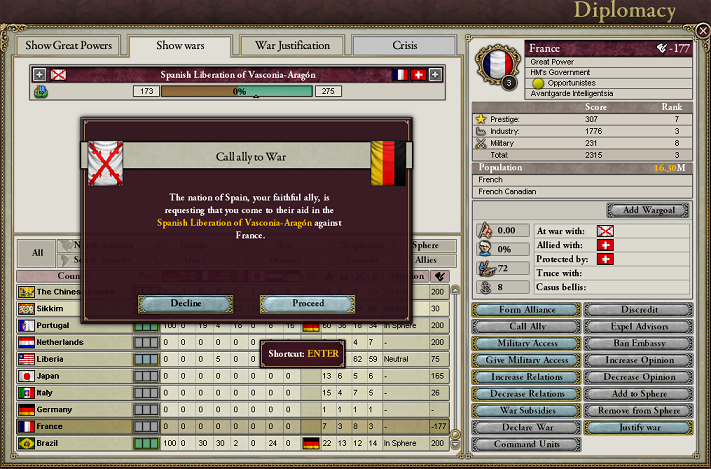
Task: Decline Spain's call to war
Action: pyautogui.click(x=185, y=303)
